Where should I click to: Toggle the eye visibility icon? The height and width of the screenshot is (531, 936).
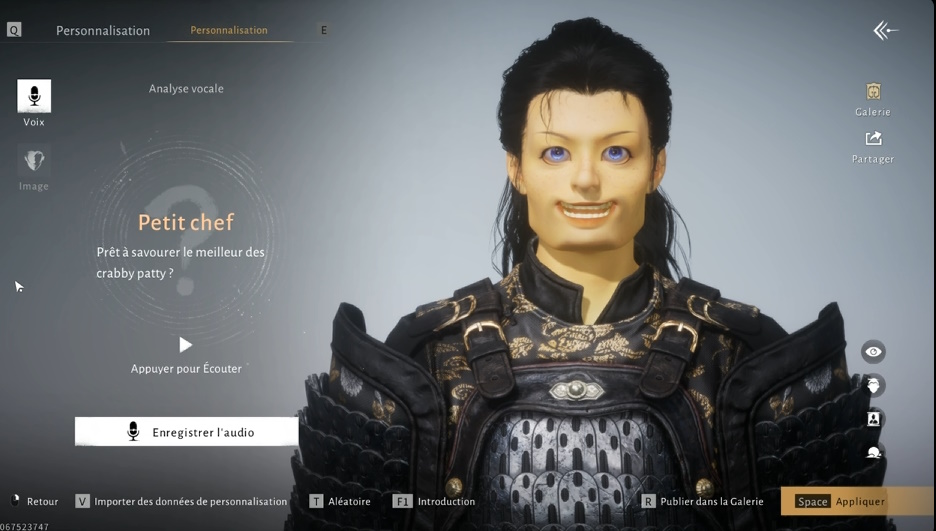[873, 352]
